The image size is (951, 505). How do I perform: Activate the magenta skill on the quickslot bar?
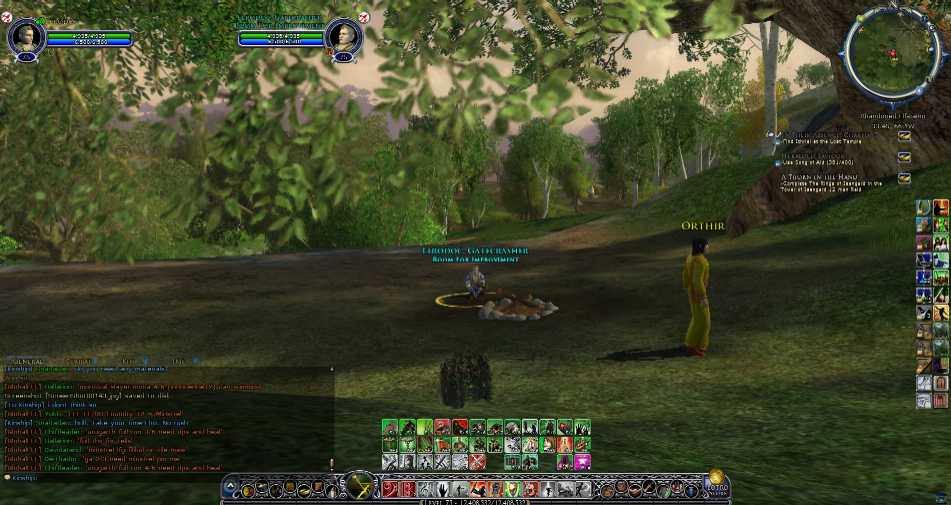click(x=582, y=462)
